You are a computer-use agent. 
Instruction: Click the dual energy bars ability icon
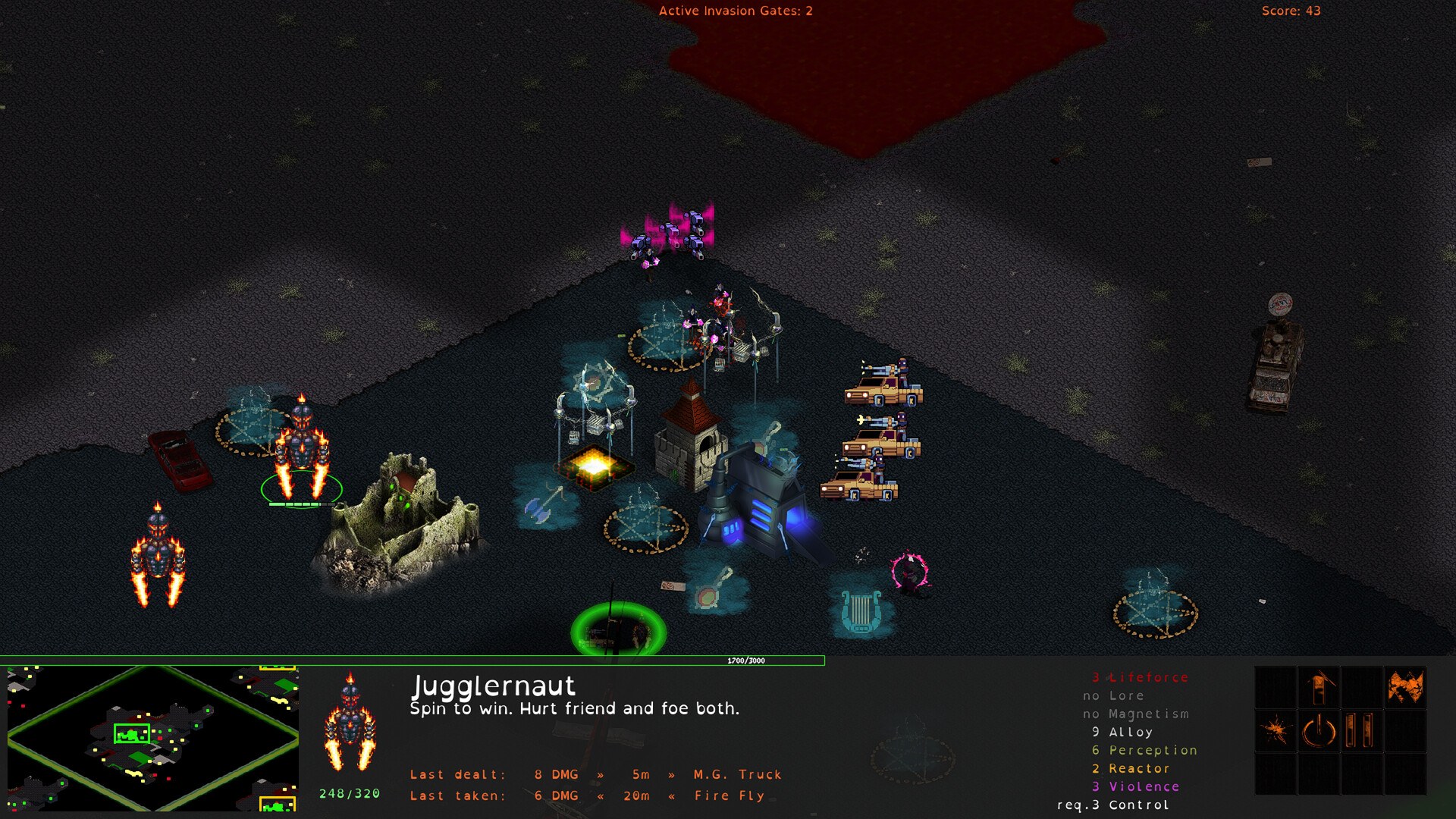[1359, 730]
